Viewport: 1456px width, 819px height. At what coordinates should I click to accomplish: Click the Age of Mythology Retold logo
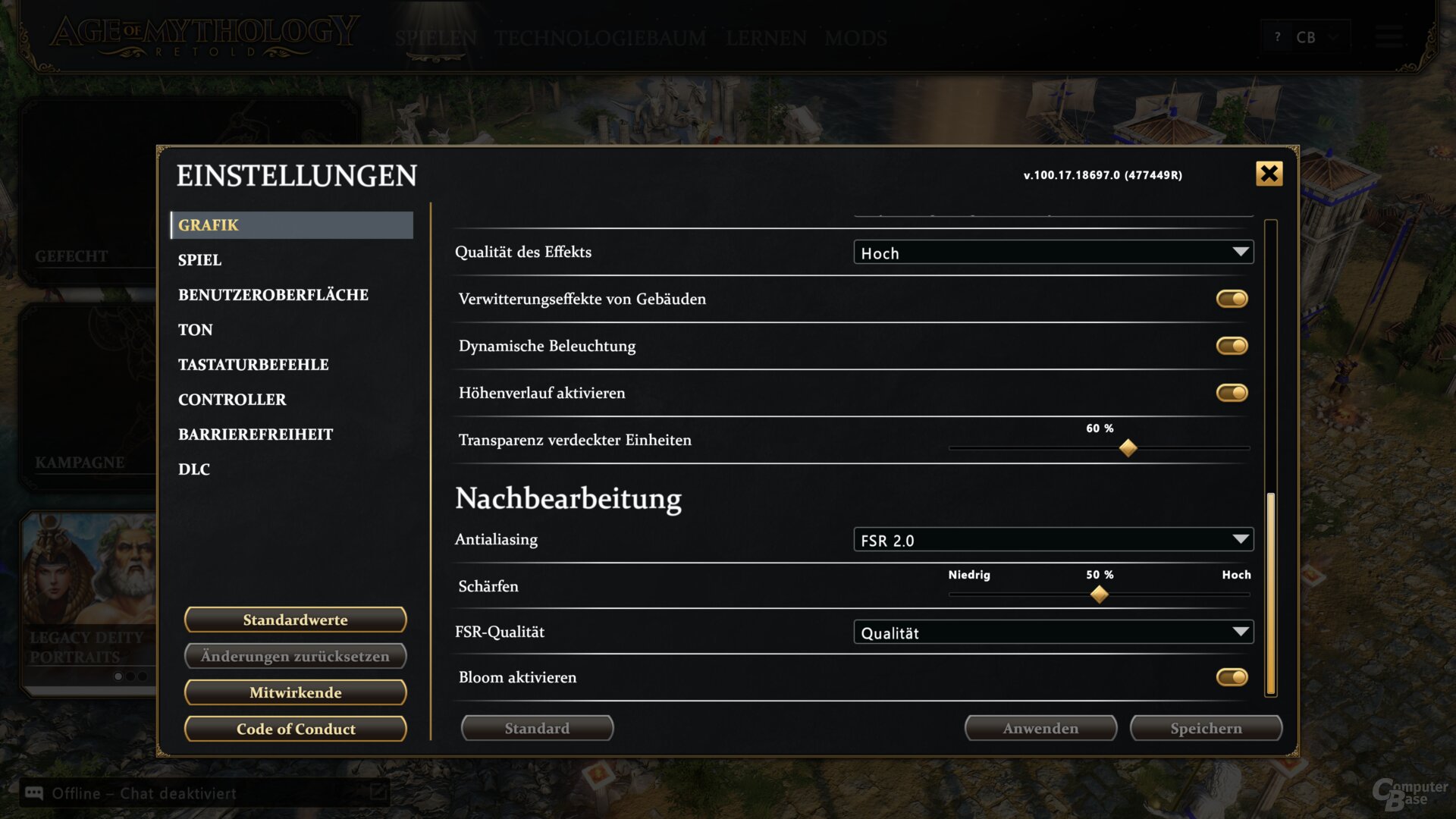(x=205, y=36)
